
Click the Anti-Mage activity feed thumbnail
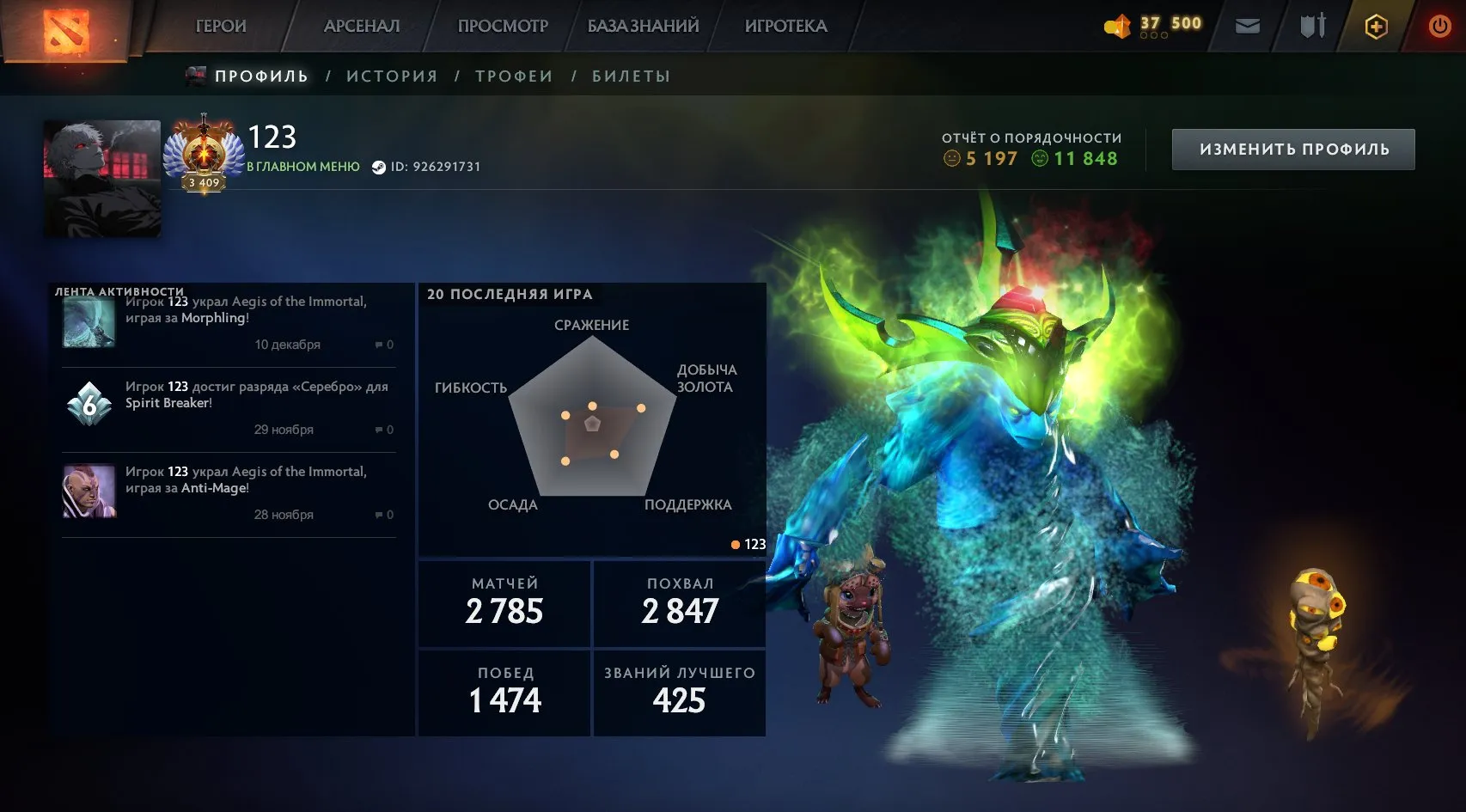pyautogui.click(x=89, y=491)
